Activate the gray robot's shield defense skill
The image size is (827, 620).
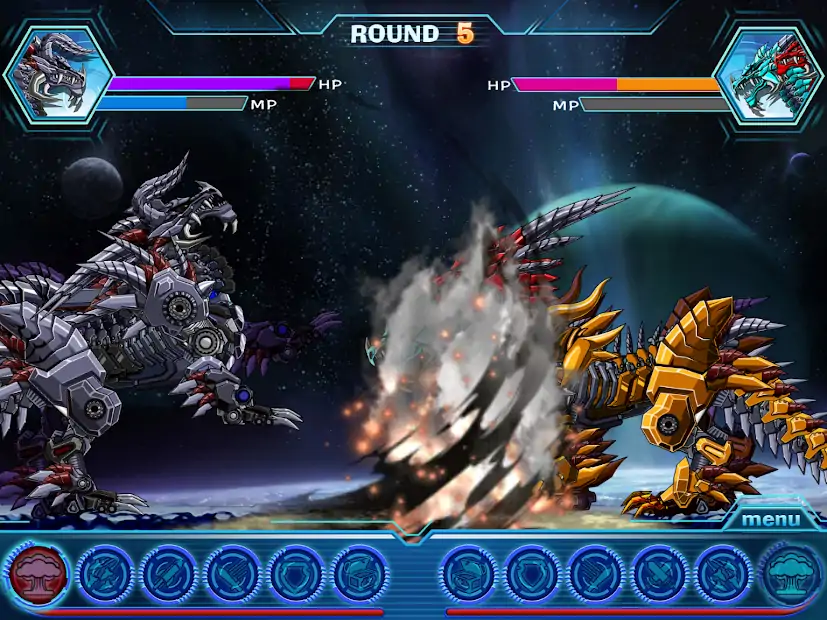pos(298,575)
